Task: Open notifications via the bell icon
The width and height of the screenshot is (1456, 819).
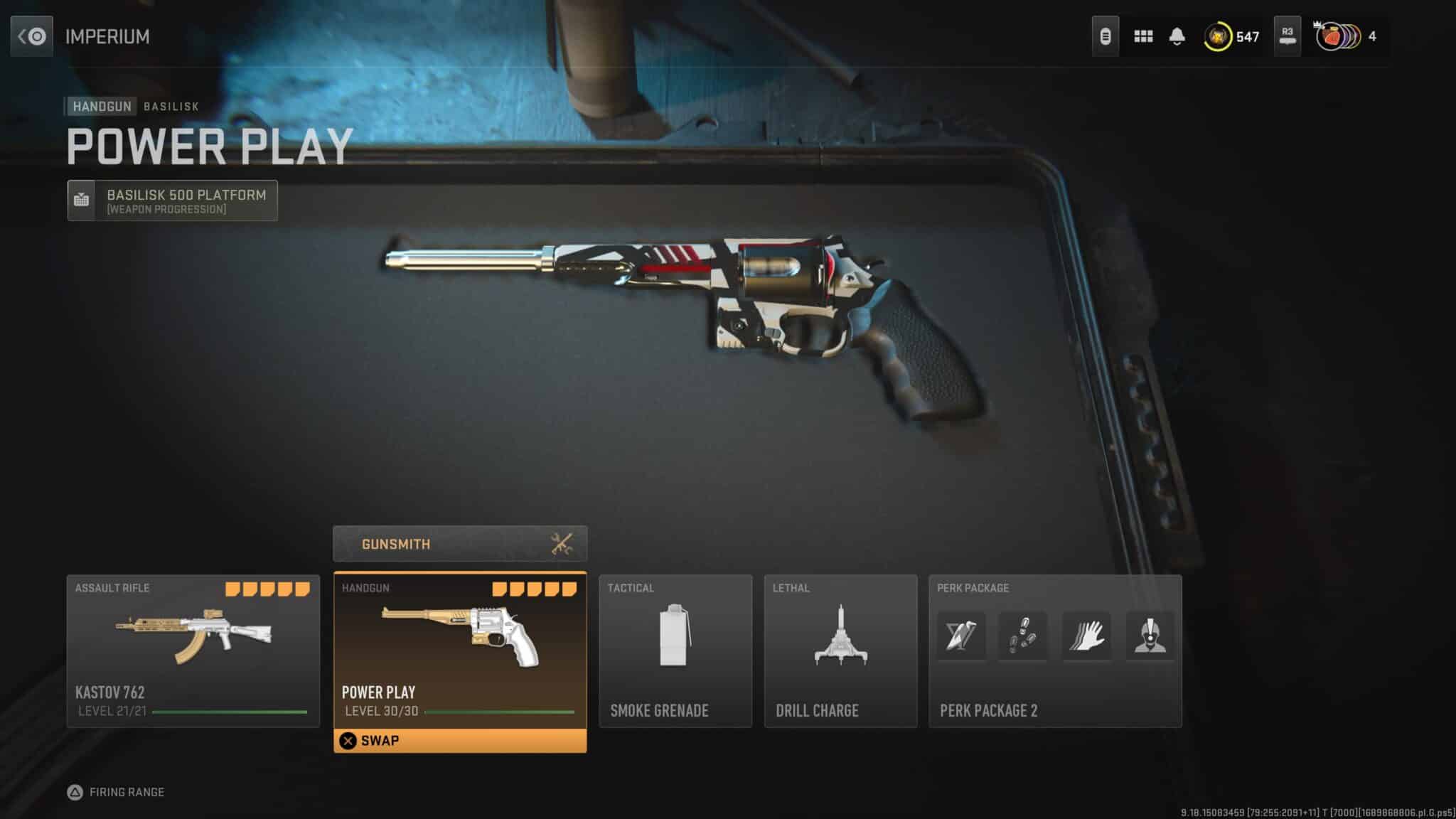Action: (x=1179, y=36)
